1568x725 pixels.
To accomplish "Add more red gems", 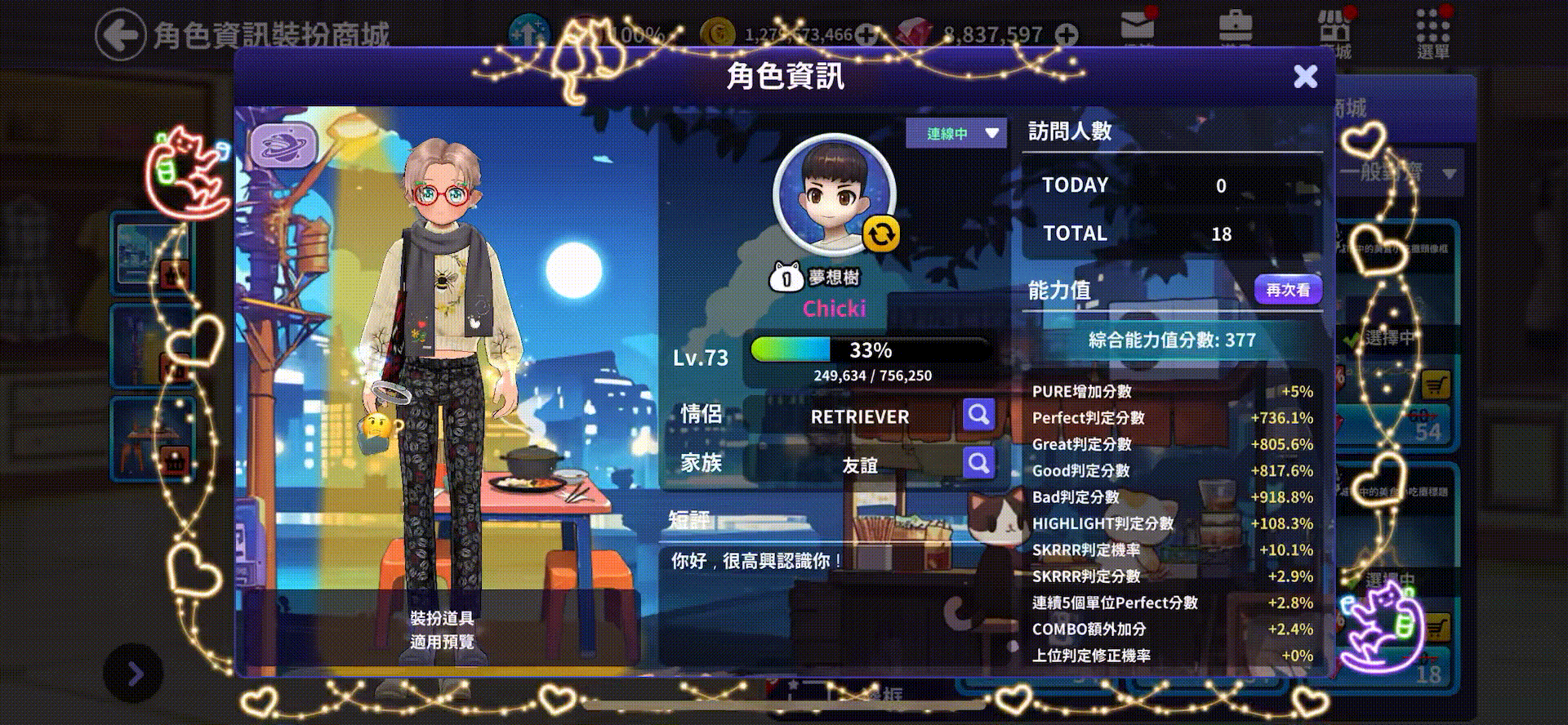I will point(1066,34).
